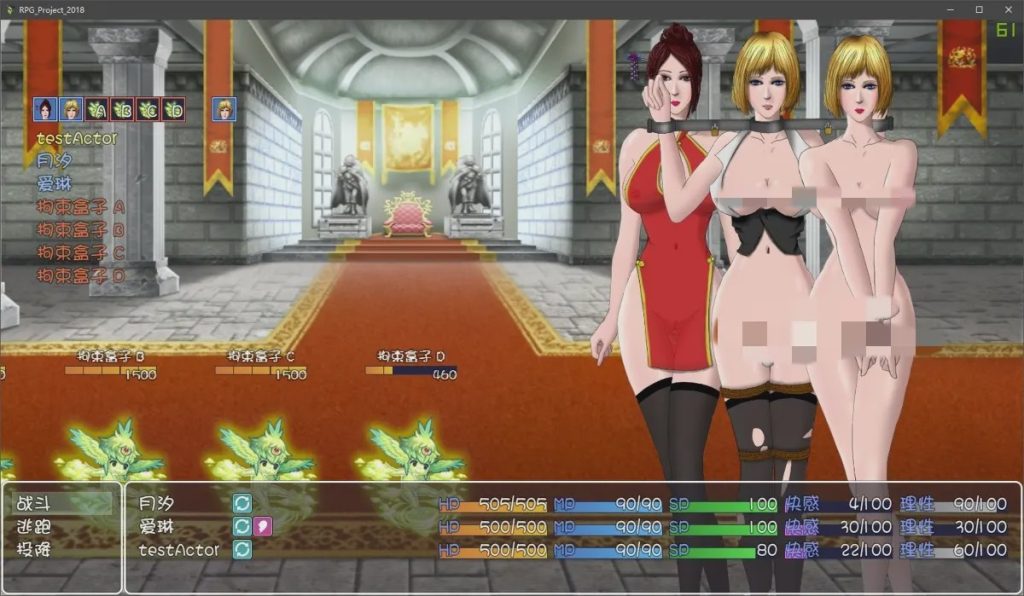1024x596 pixels.
Task: Click the enemy D icon in turn bar
Action: [x=174, y=108]
